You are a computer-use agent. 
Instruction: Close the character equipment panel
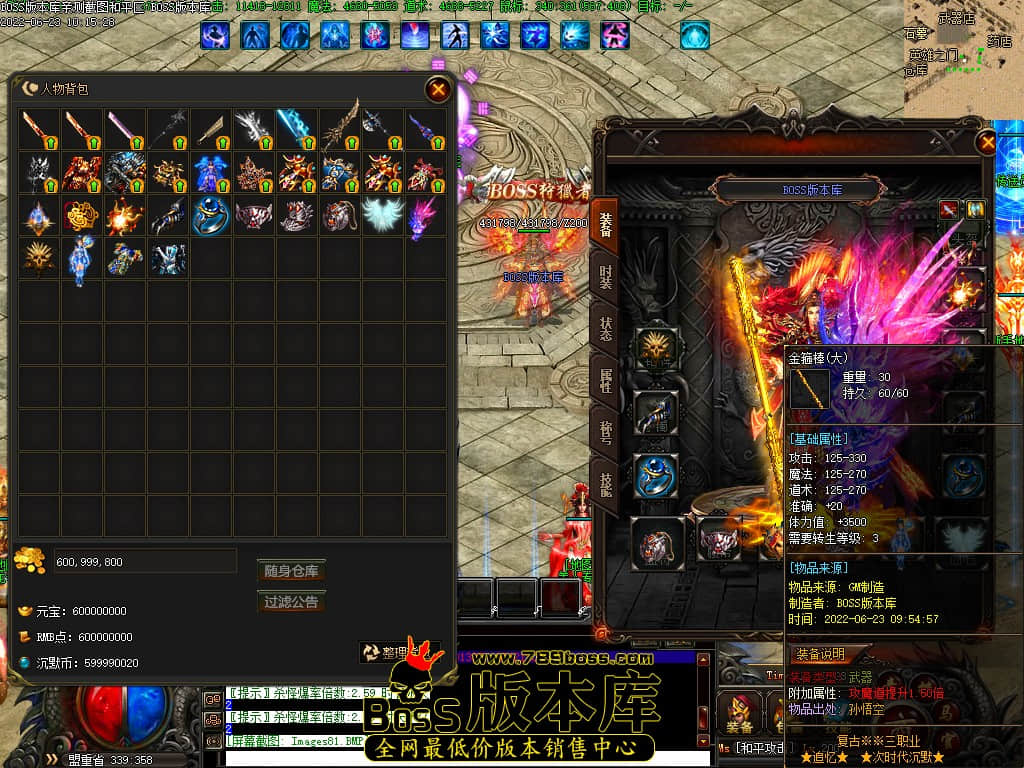(988, 143)
